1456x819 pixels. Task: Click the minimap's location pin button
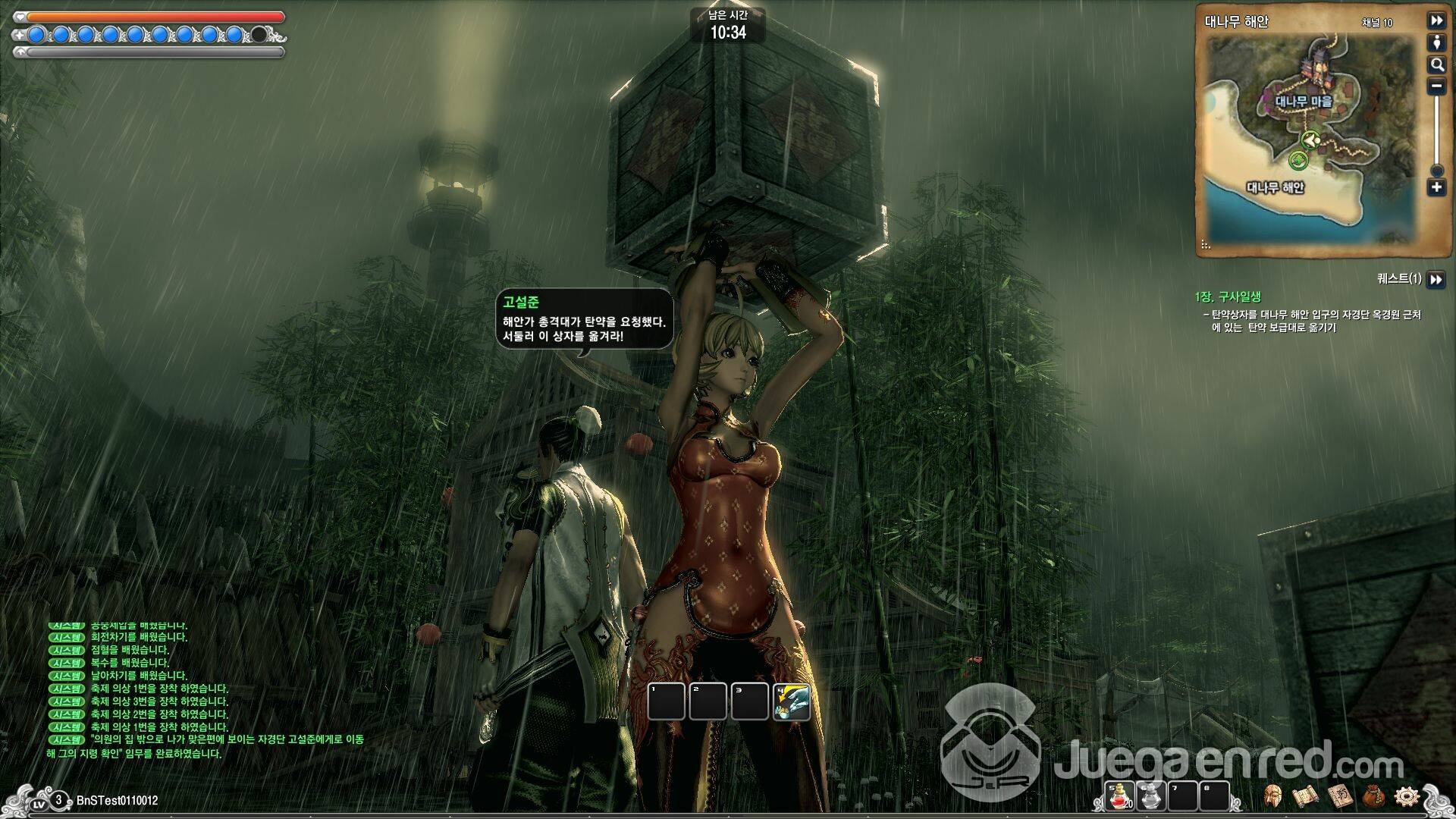coord(1436,43)
